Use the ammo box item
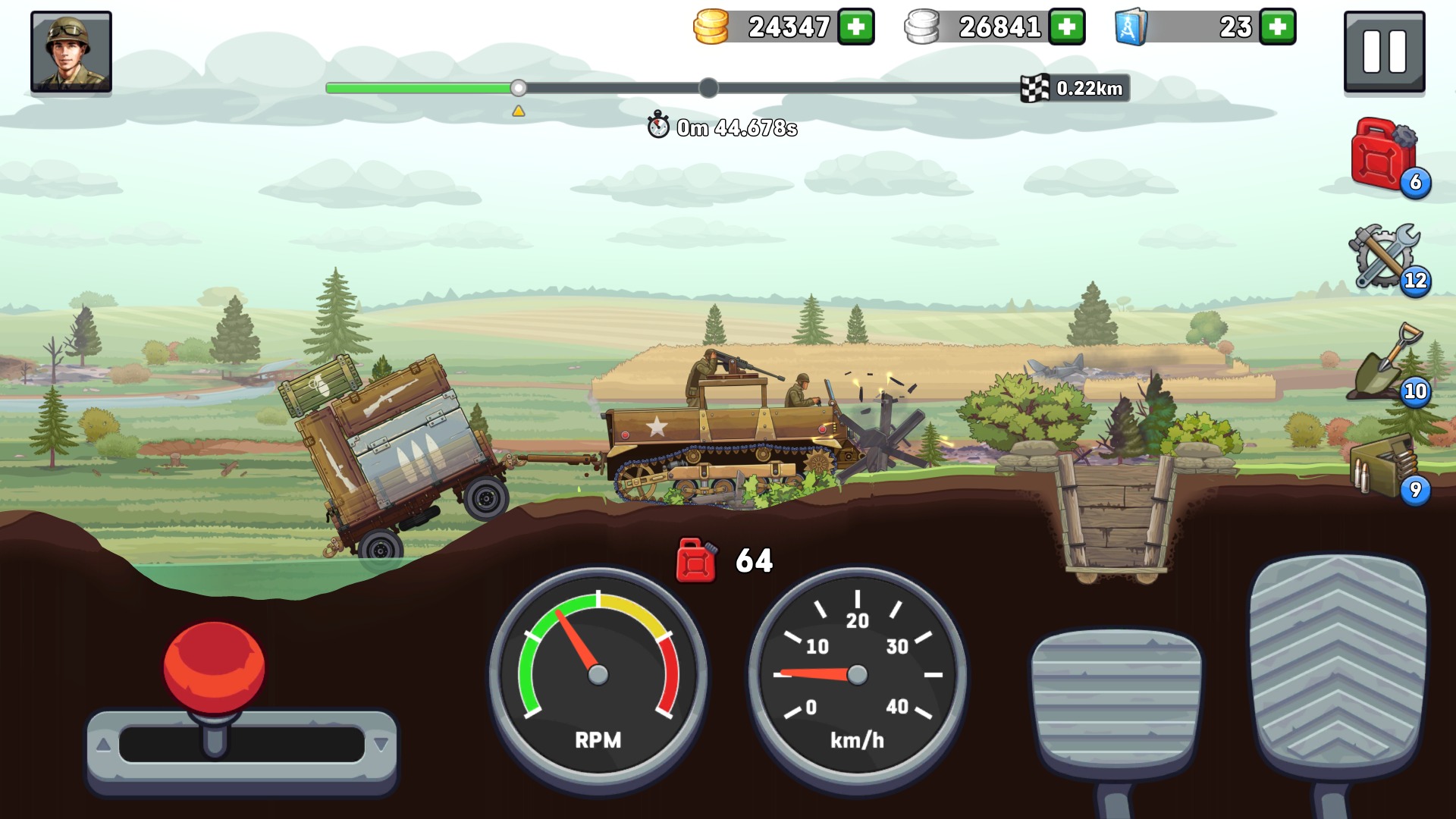This screenshot has width=1456, height=819. 1385,465
